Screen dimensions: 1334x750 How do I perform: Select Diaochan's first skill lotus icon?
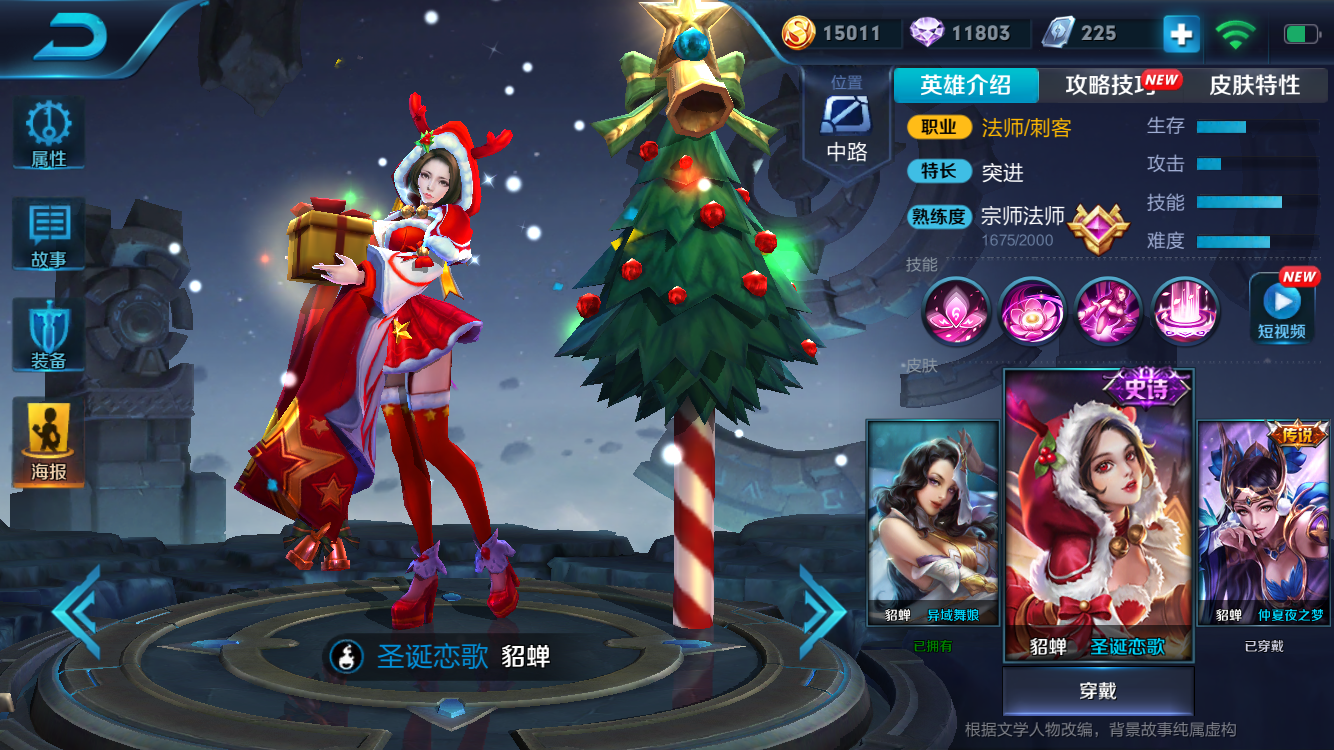[956, 313]
